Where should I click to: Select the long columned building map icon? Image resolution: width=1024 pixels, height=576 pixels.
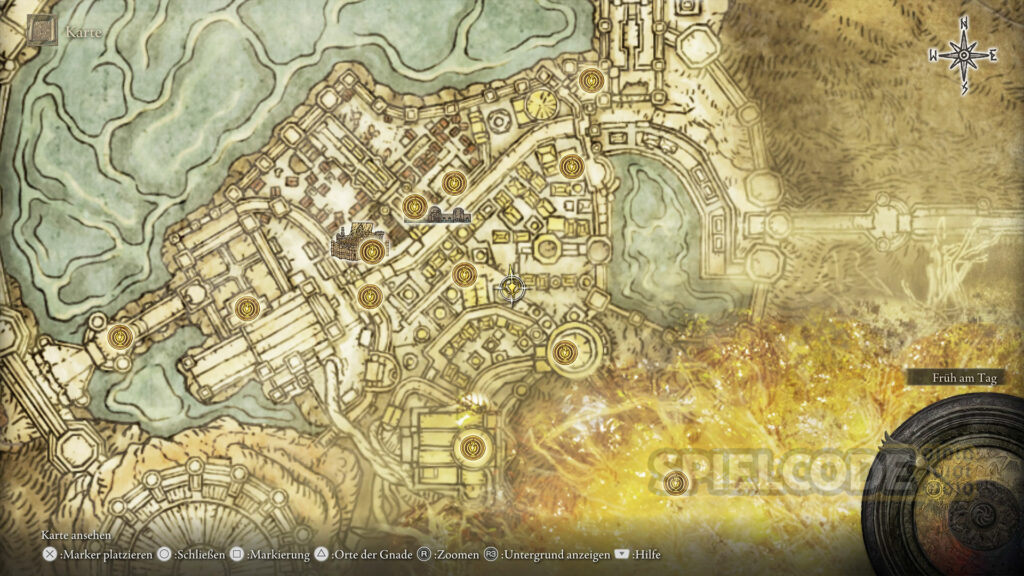point(449,214)
